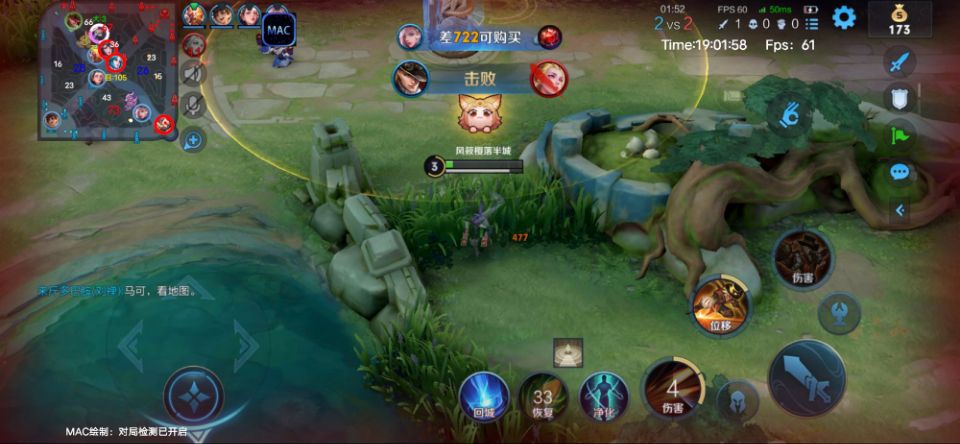Send the defend signal with the shield icon
This screenshot has width=960, height=444.
point(899,98)
